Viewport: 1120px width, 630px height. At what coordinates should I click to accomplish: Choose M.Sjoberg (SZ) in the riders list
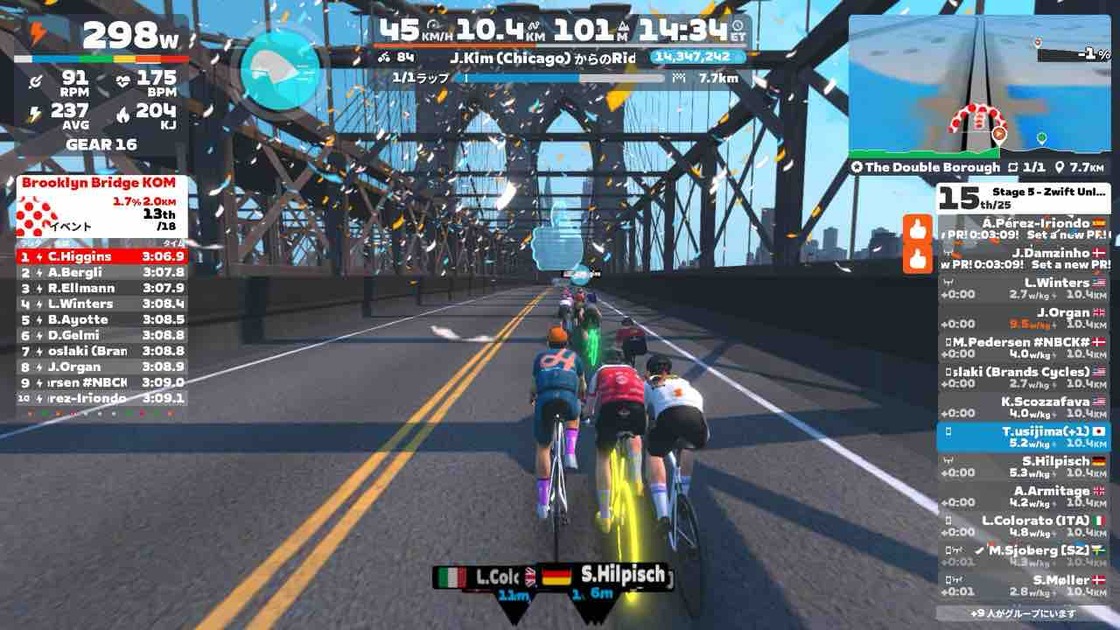[1024, 555]
